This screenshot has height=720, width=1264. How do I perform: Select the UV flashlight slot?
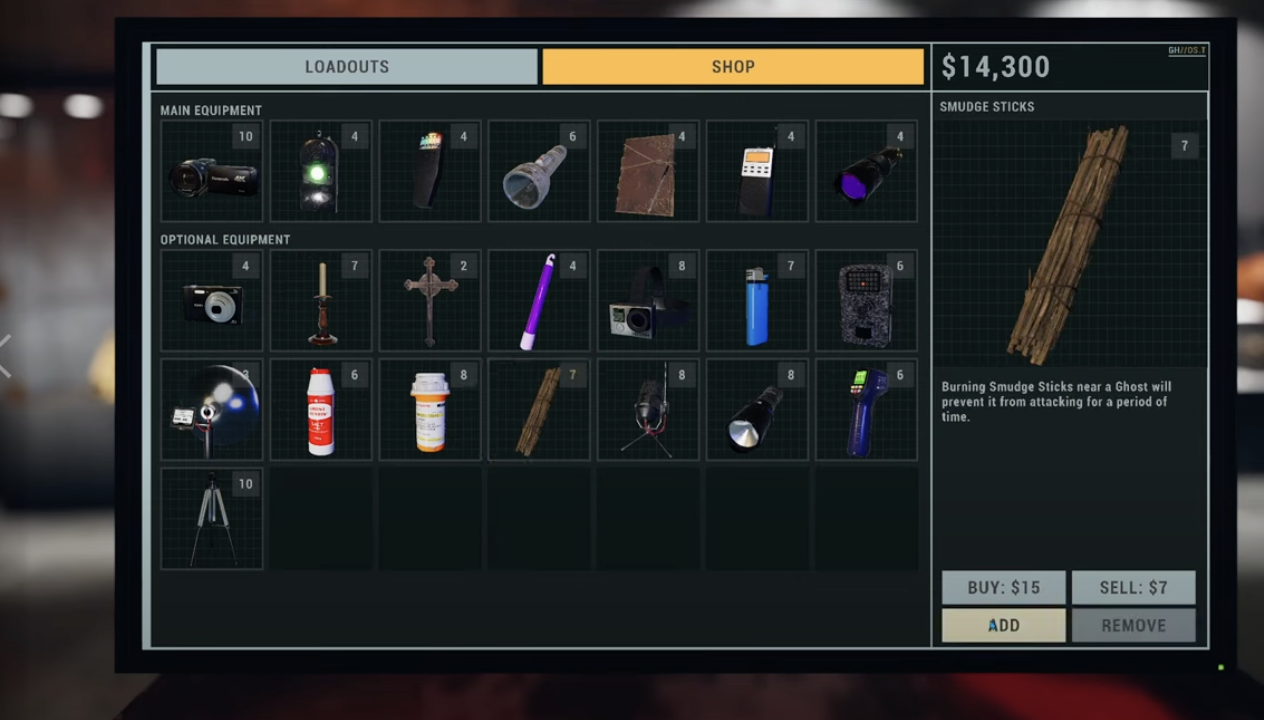866,171
